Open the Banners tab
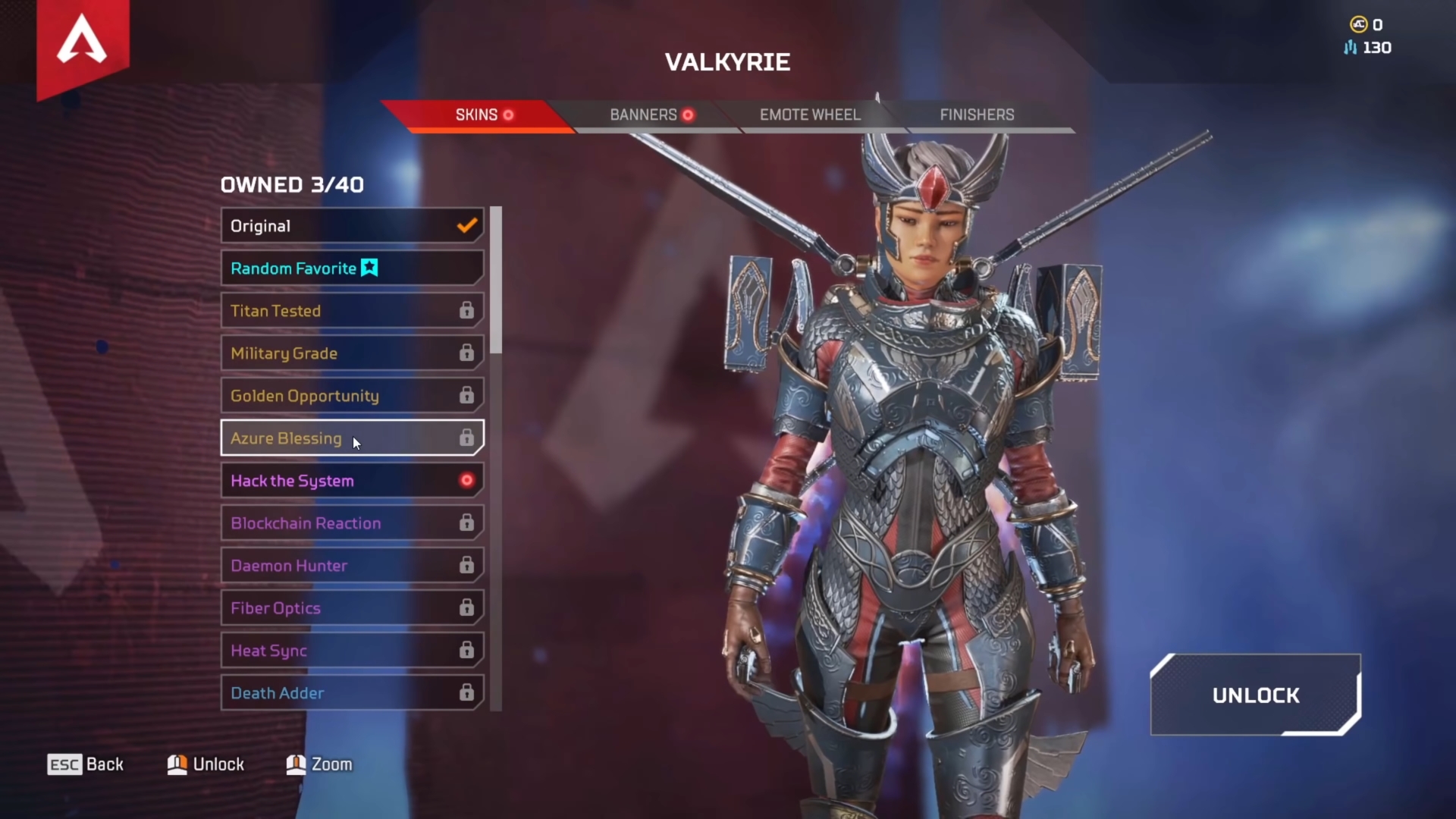The image size is (1456, 819). [645, 115]
